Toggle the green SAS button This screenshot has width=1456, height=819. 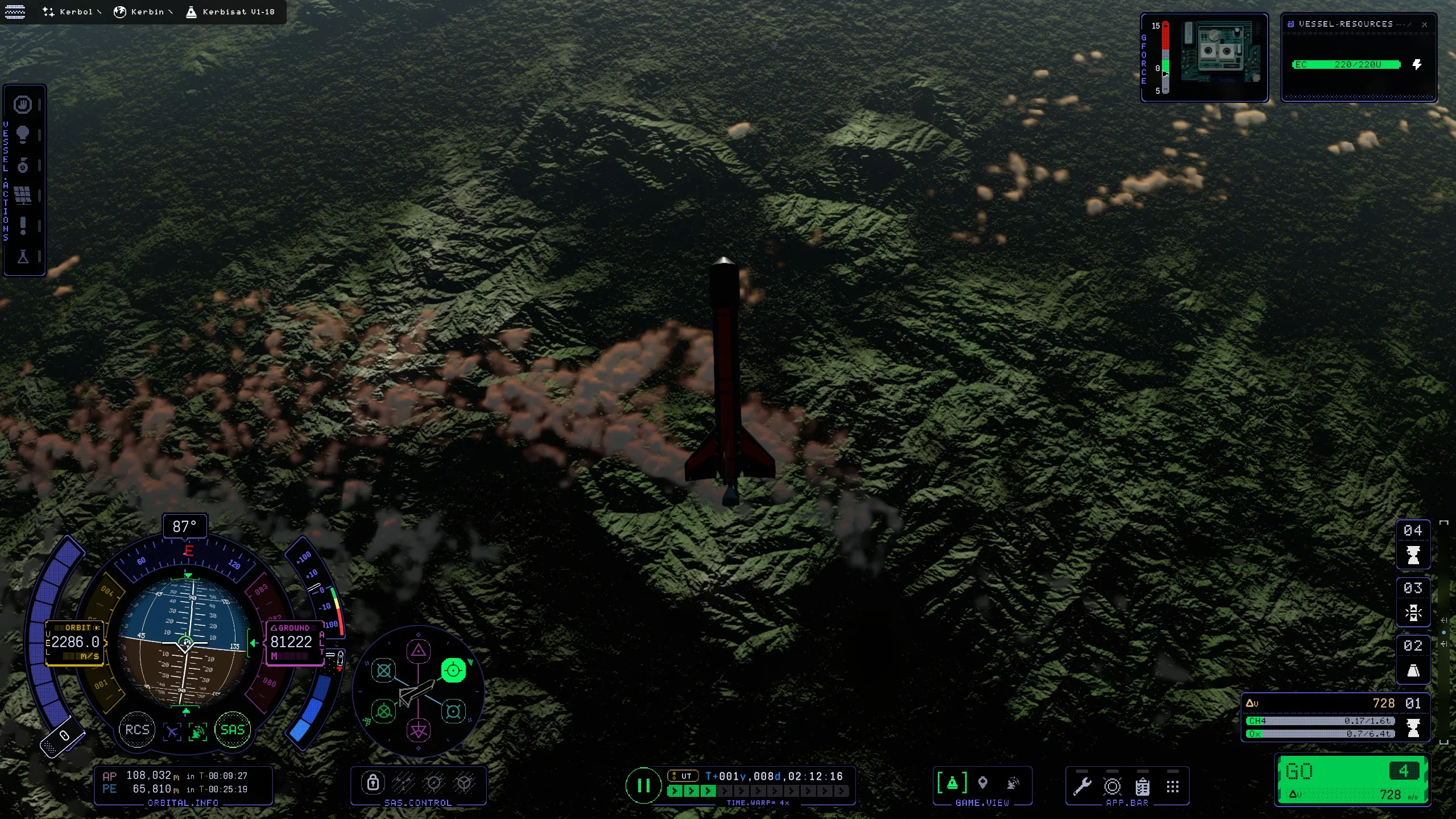[x=232, y=730]
